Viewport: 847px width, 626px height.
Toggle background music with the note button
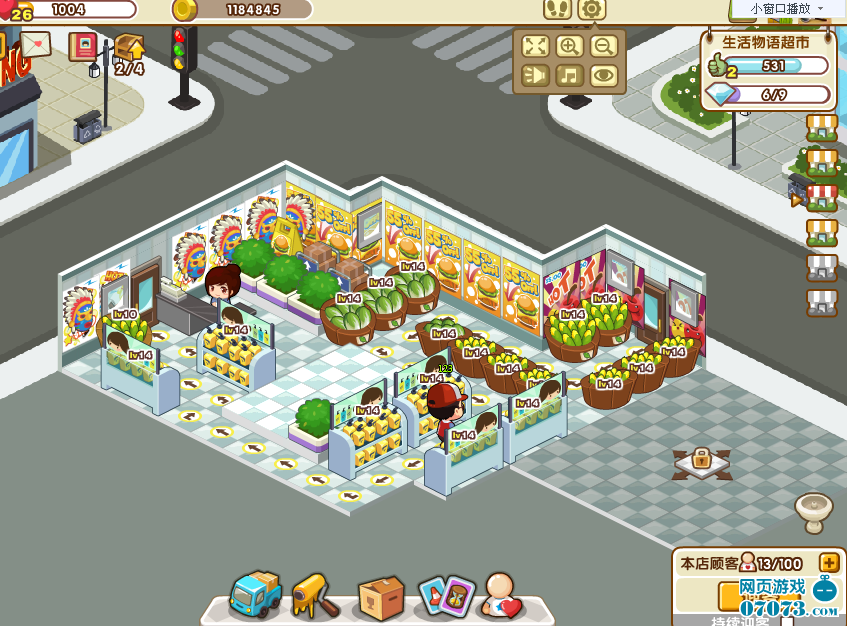point(569,75)
